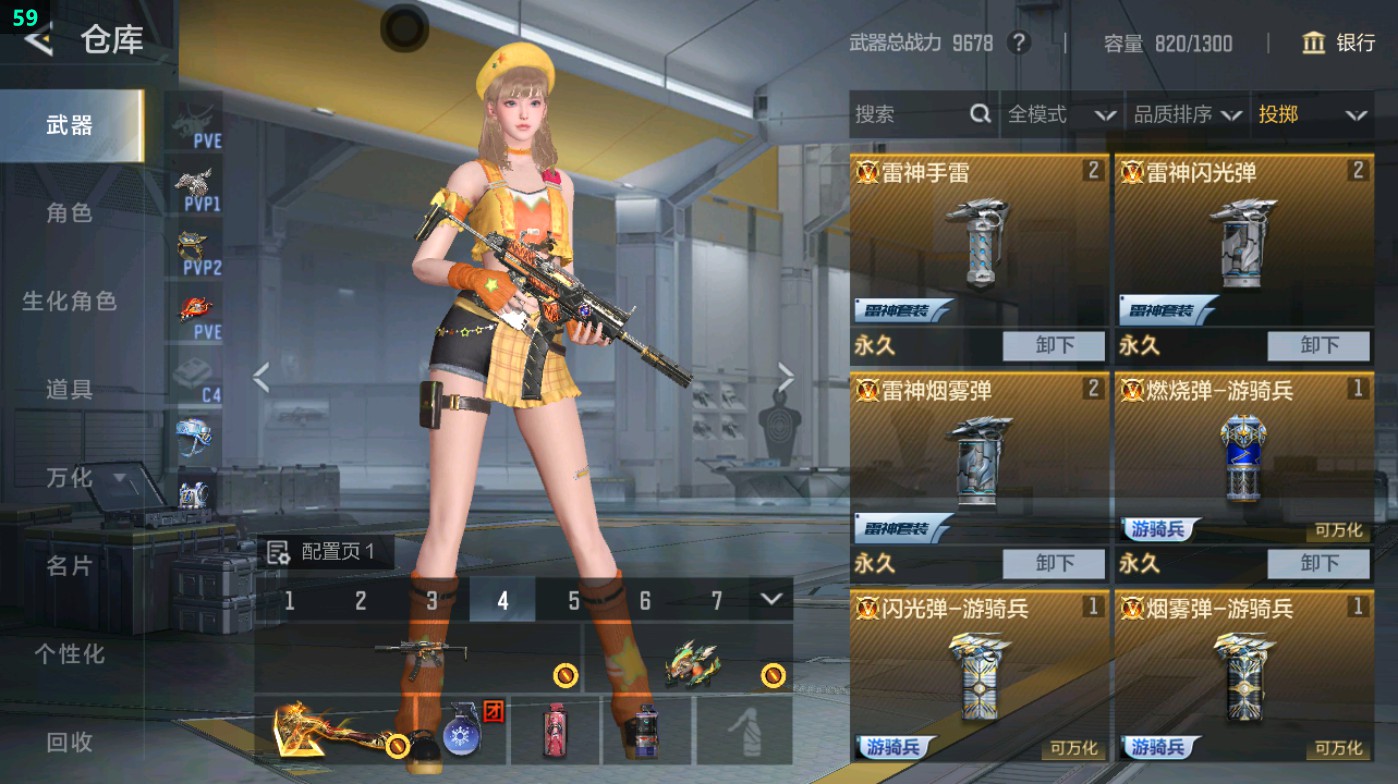Open the 投掷 weapon type dropdown

(x=1310, y=114)
